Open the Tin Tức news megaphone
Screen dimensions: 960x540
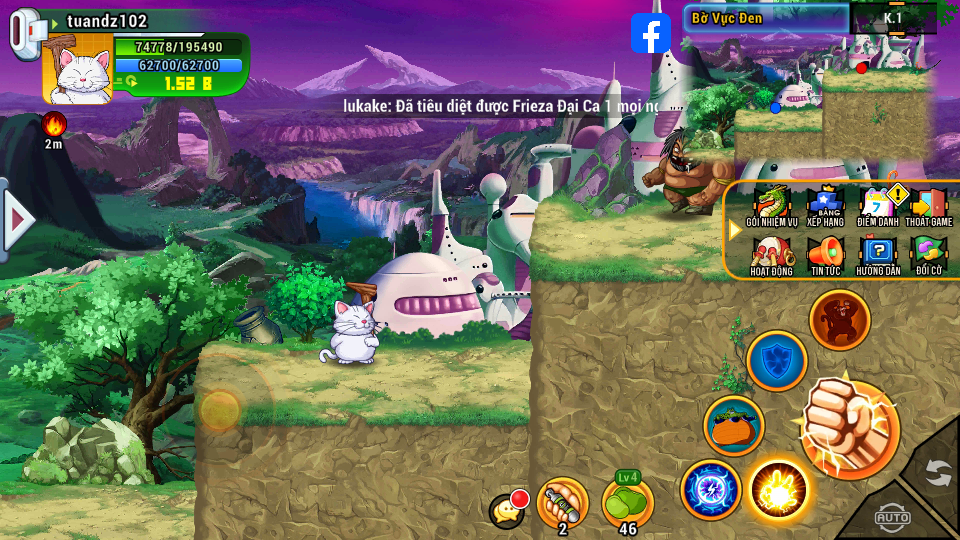[x=825, y=255]
